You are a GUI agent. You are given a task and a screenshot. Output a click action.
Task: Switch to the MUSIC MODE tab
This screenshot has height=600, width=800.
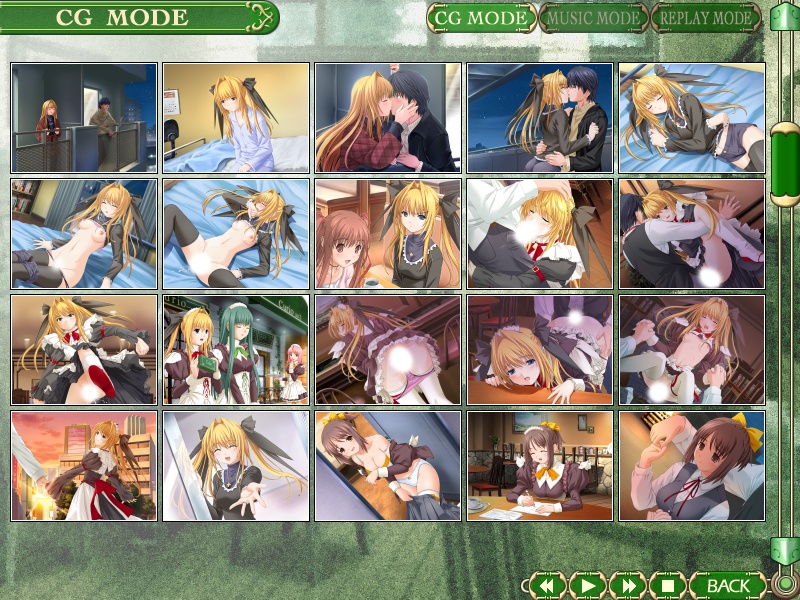point(592,17)
